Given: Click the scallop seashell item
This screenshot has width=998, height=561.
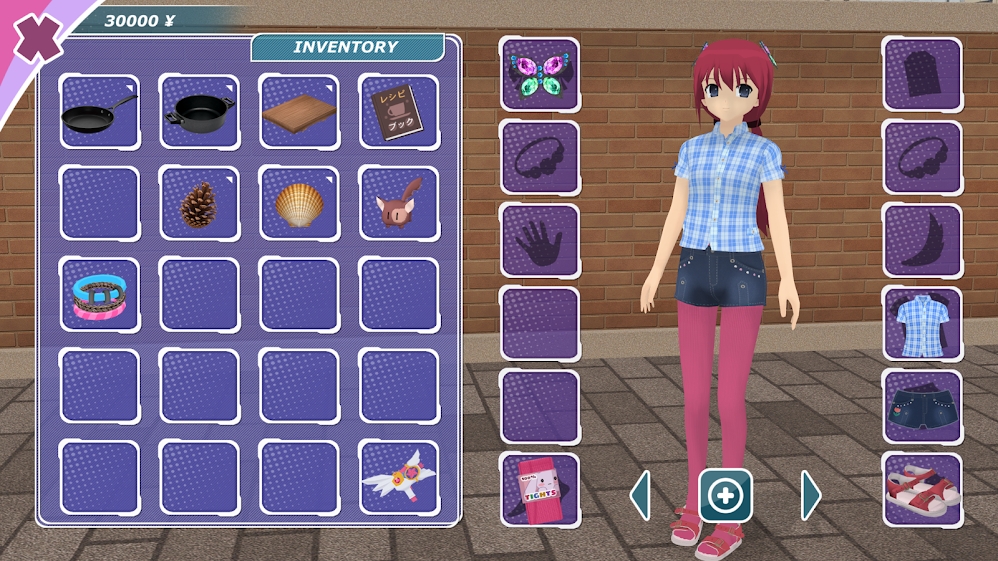Looking at the screenshot, I should click(299, 203).
